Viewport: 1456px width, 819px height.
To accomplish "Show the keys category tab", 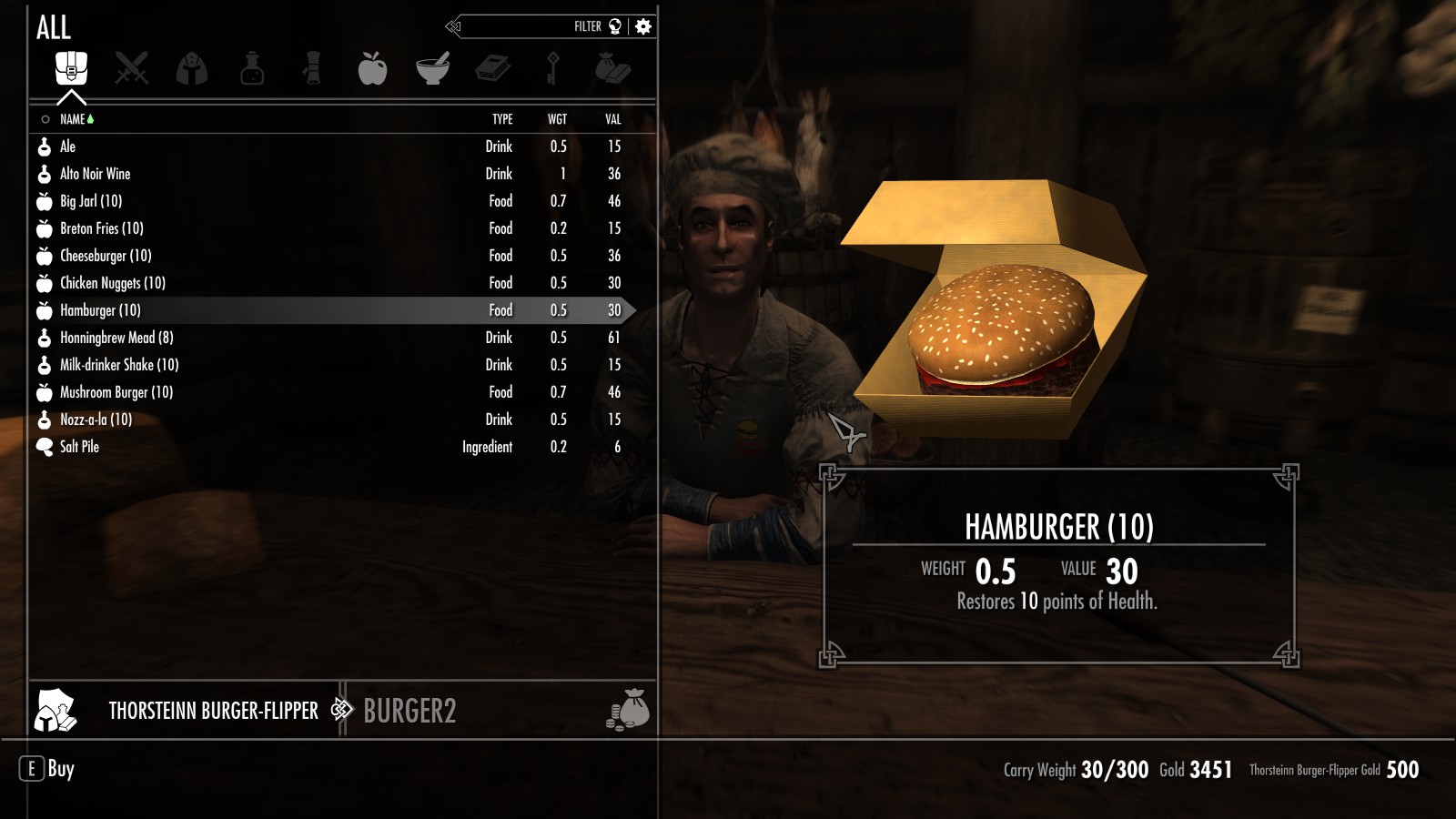I will [552, 68].
